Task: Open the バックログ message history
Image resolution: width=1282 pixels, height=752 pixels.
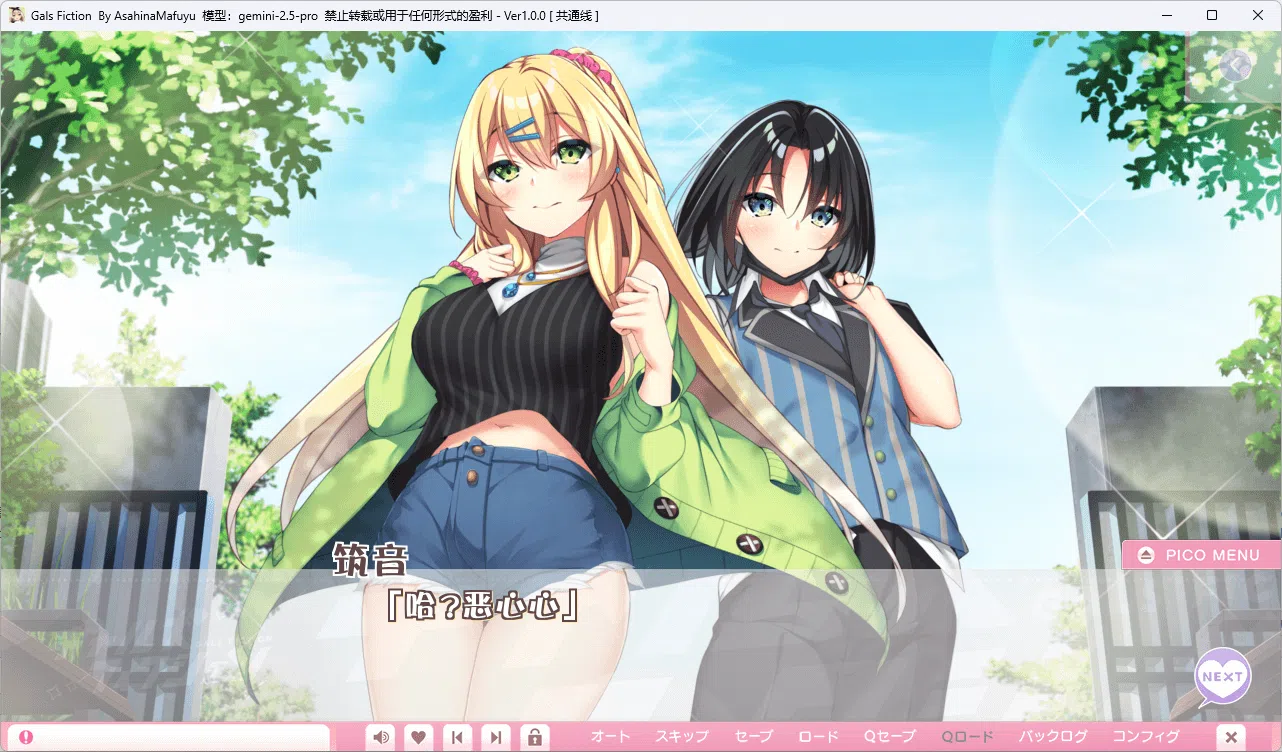Action: click(1054, 736)
